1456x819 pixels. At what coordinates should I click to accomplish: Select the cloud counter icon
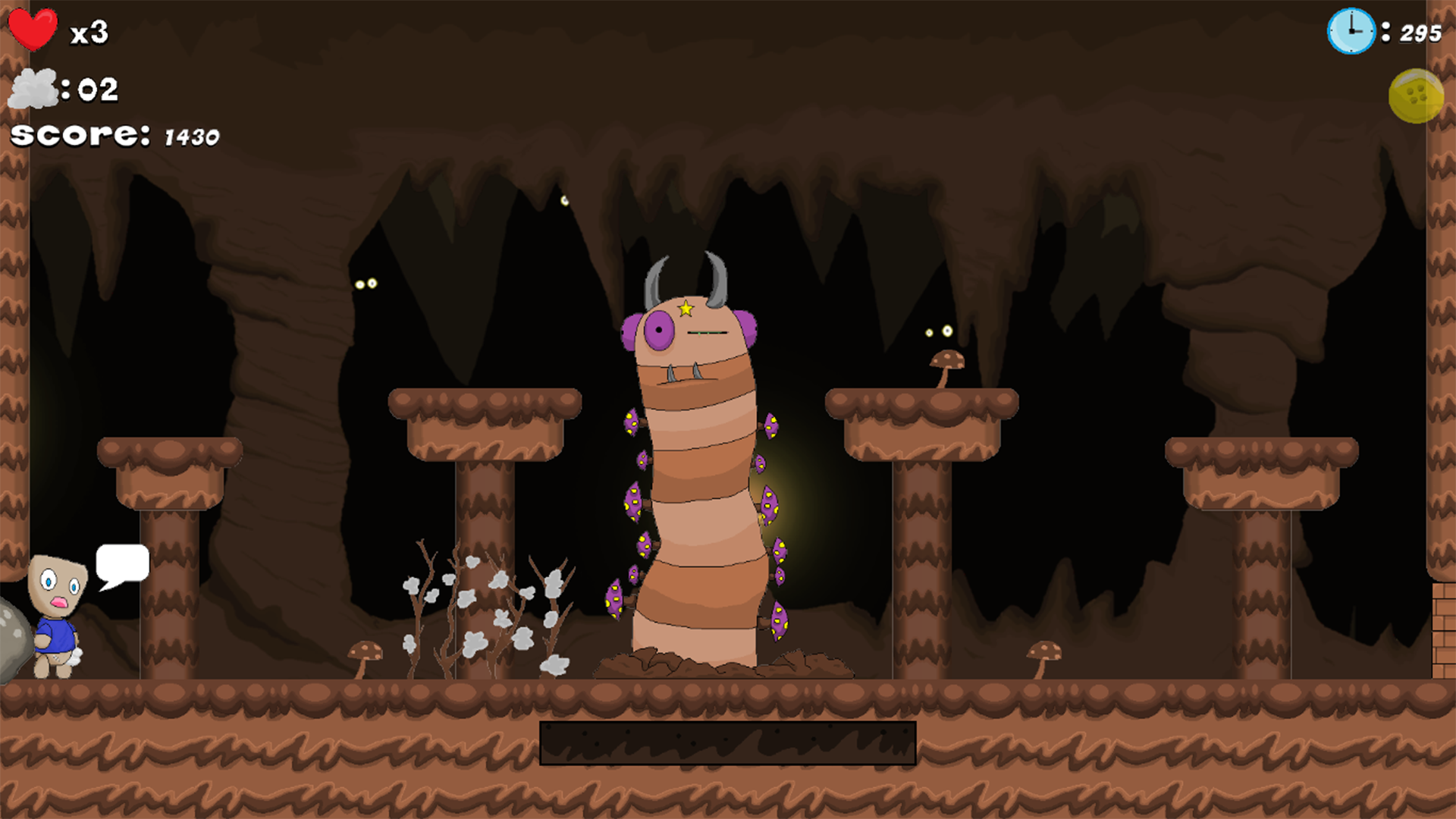pyautogui.click(x=34, y=89)
